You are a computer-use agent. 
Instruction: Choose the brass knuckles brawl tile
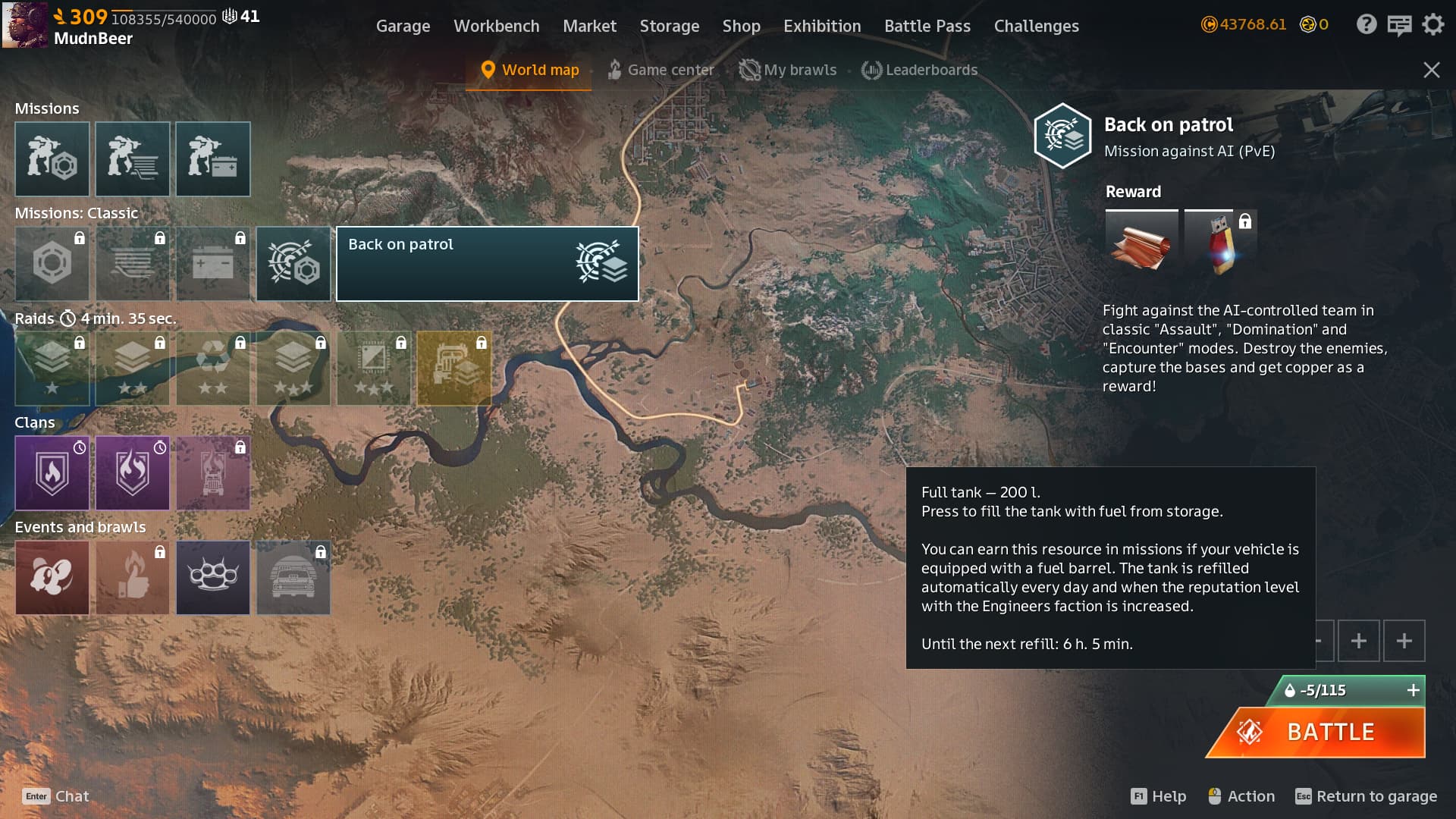pos(213,577)
